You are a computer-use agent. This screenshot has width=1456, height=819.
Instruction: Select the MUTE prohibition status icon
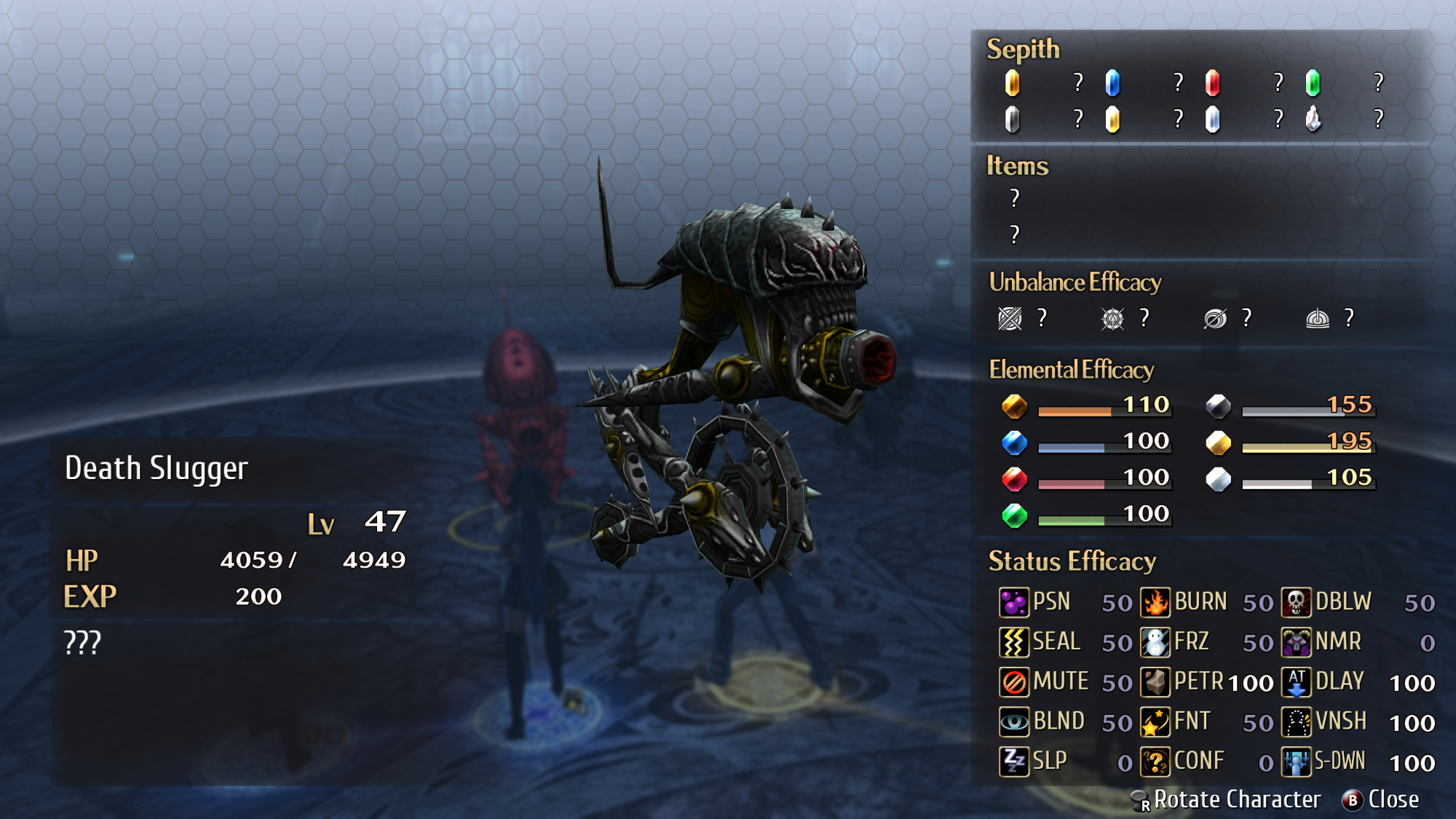tap(1013, 682)
